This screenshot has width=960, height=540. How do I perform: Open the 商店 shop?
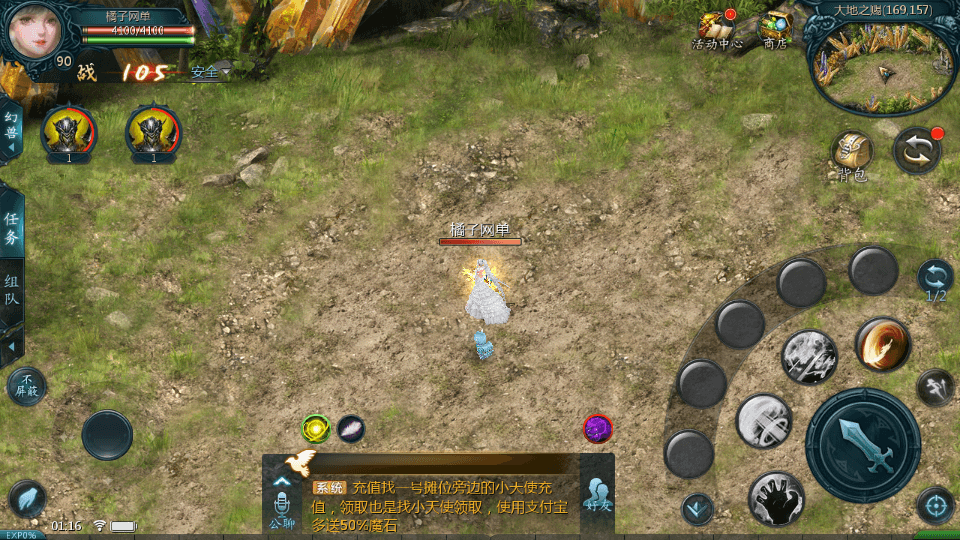(x=775, y=30)
